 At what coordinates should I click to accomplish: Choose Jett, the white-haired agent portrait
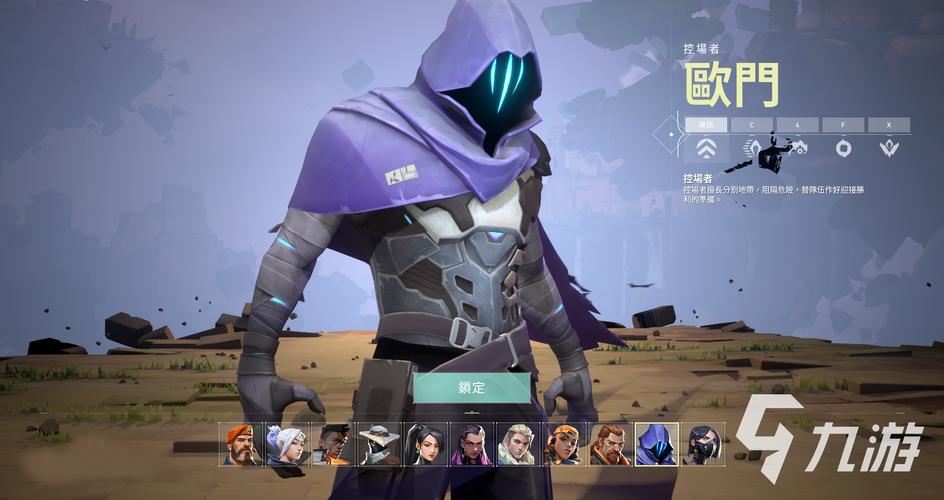pos(287,444)
